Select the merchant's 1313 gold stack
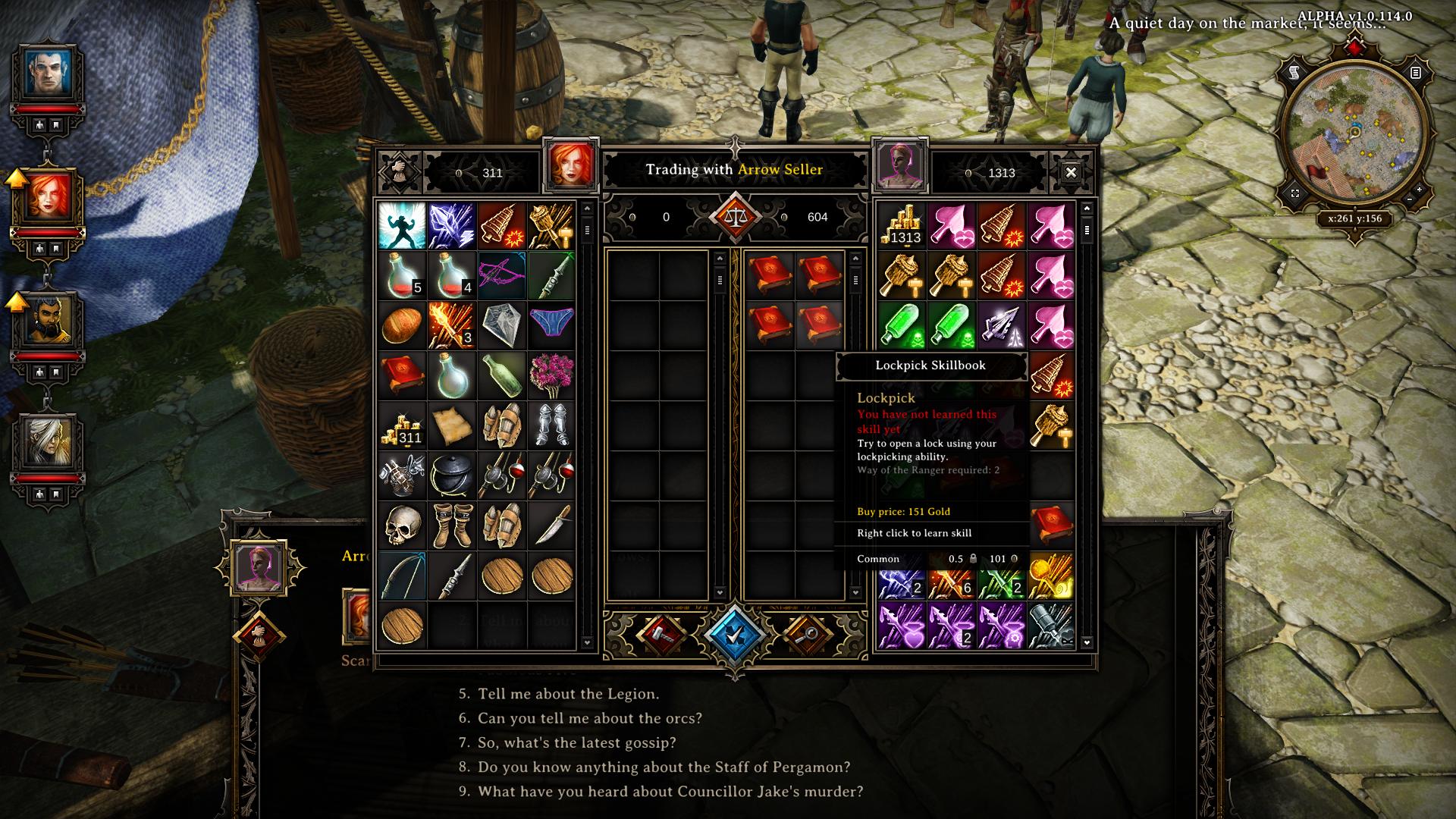Screen dimensions: 1456x819 click(x=902, y=226)
